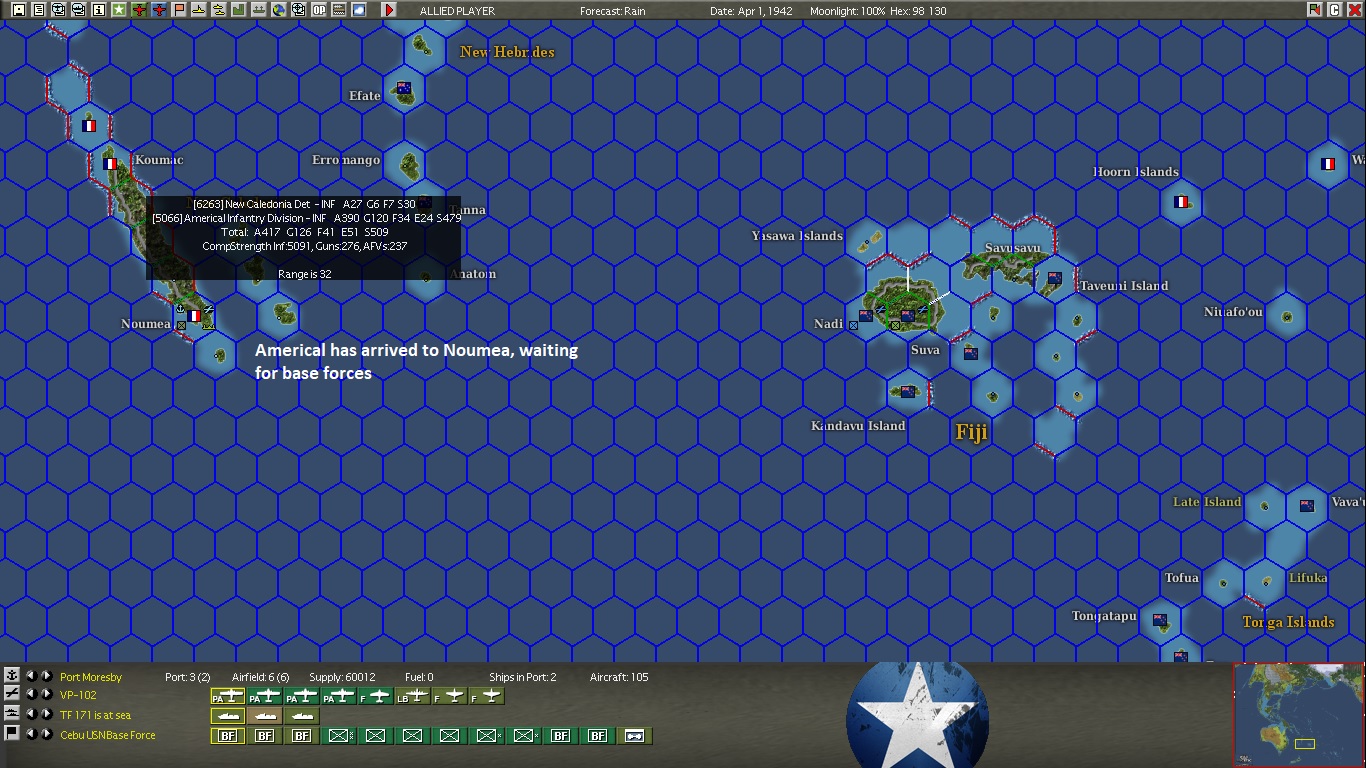
Task: Execute the turn with the red arrow
Action: (x=389, y=9)
